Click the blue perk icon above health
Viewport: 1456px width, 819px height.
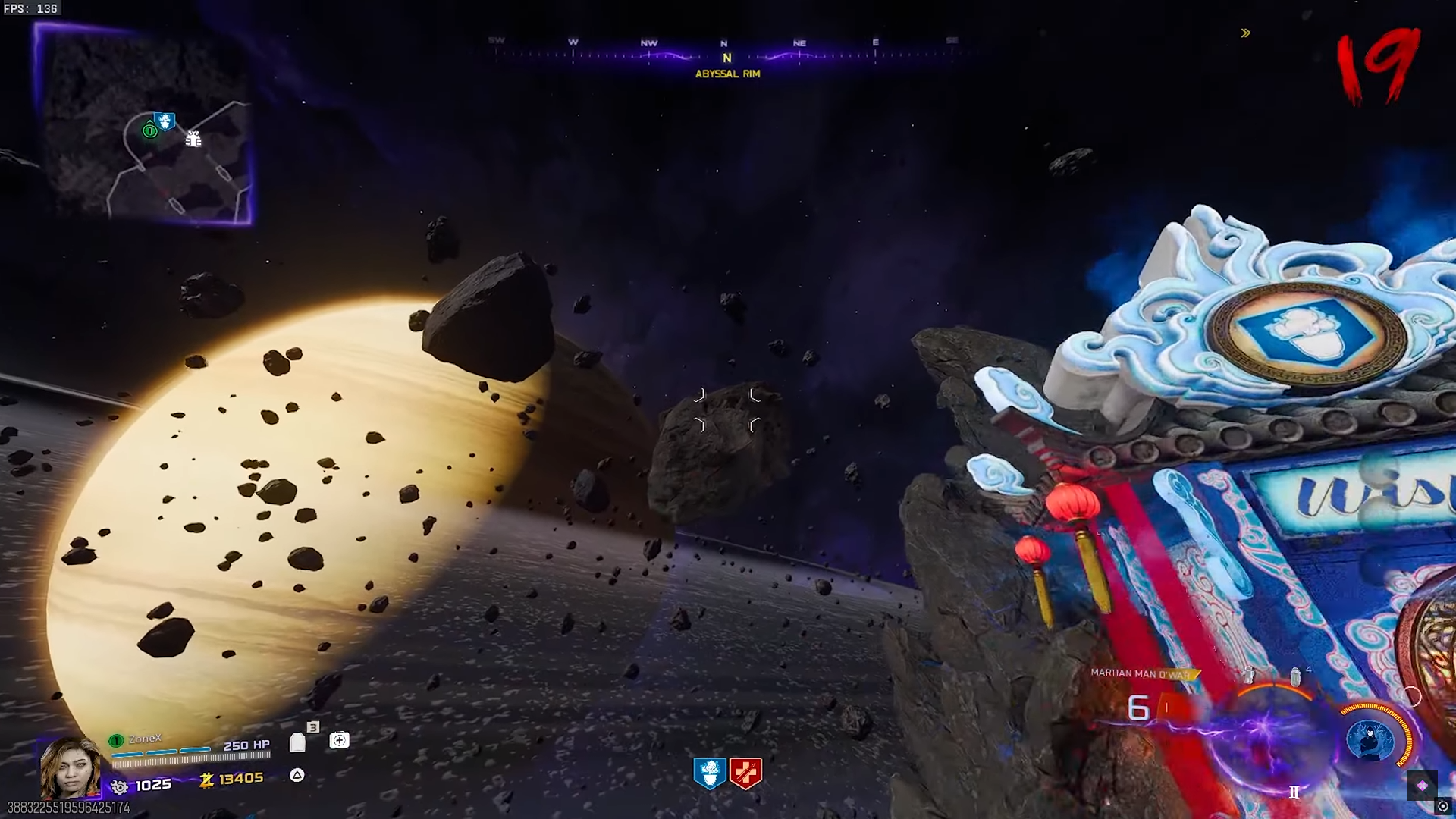(x=710, y=773)
